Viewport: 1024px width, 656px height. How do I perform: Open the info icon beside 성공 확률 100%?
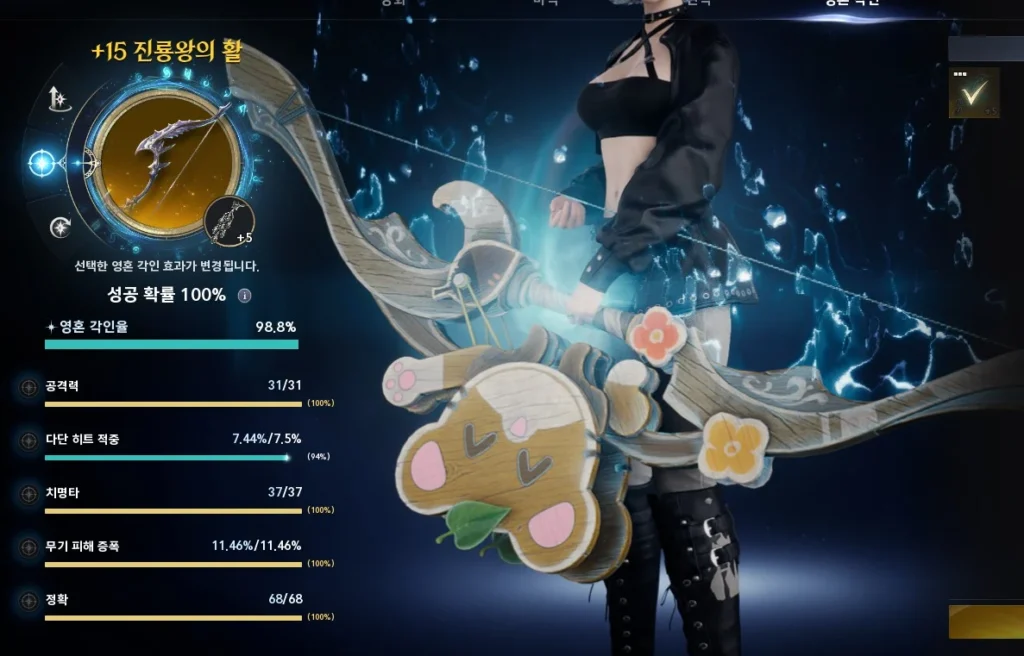tap(244, 296)
